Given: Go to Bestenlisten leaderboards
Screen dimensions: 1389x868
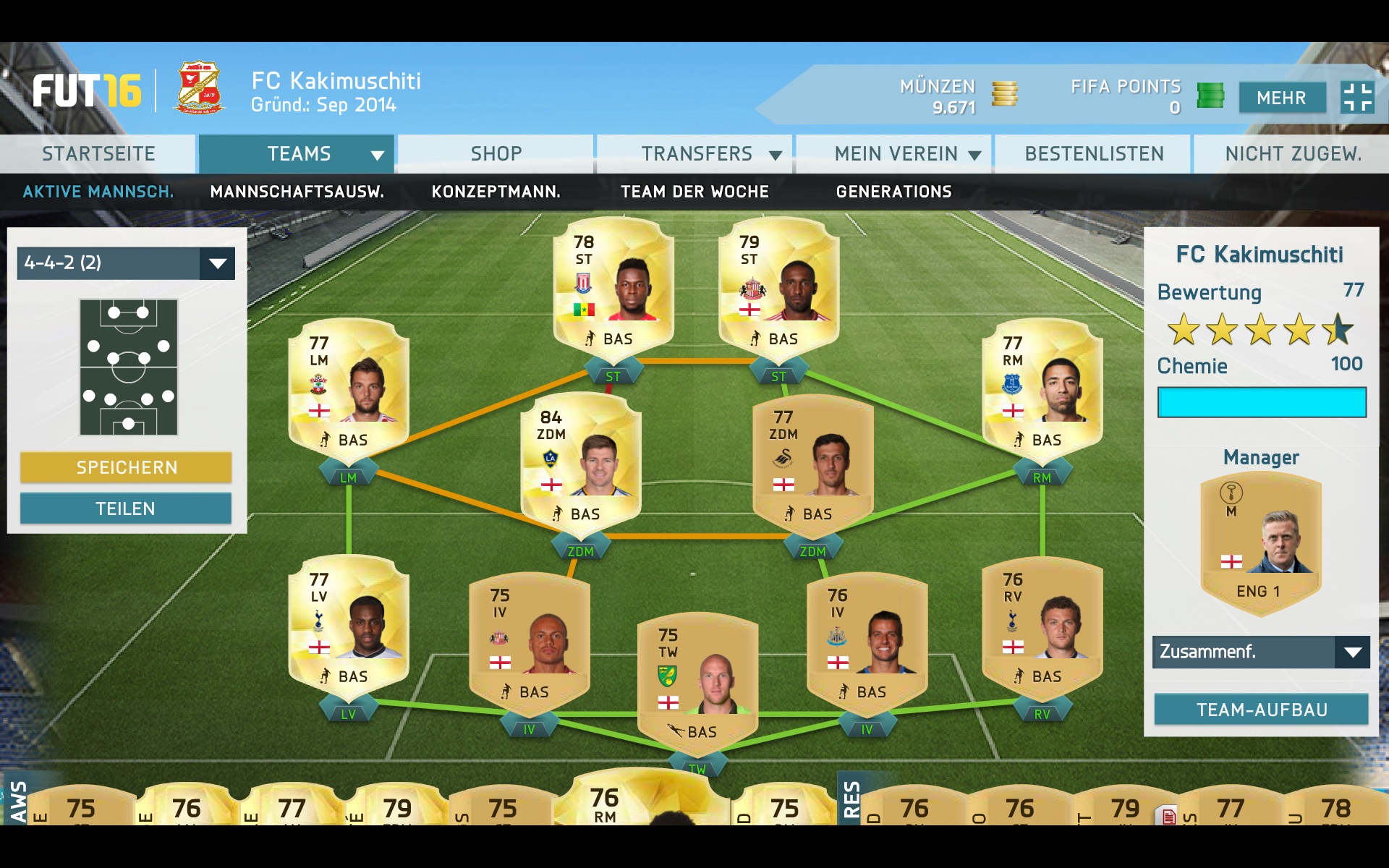Looking at the screenshot, I should pos(1094,154).
